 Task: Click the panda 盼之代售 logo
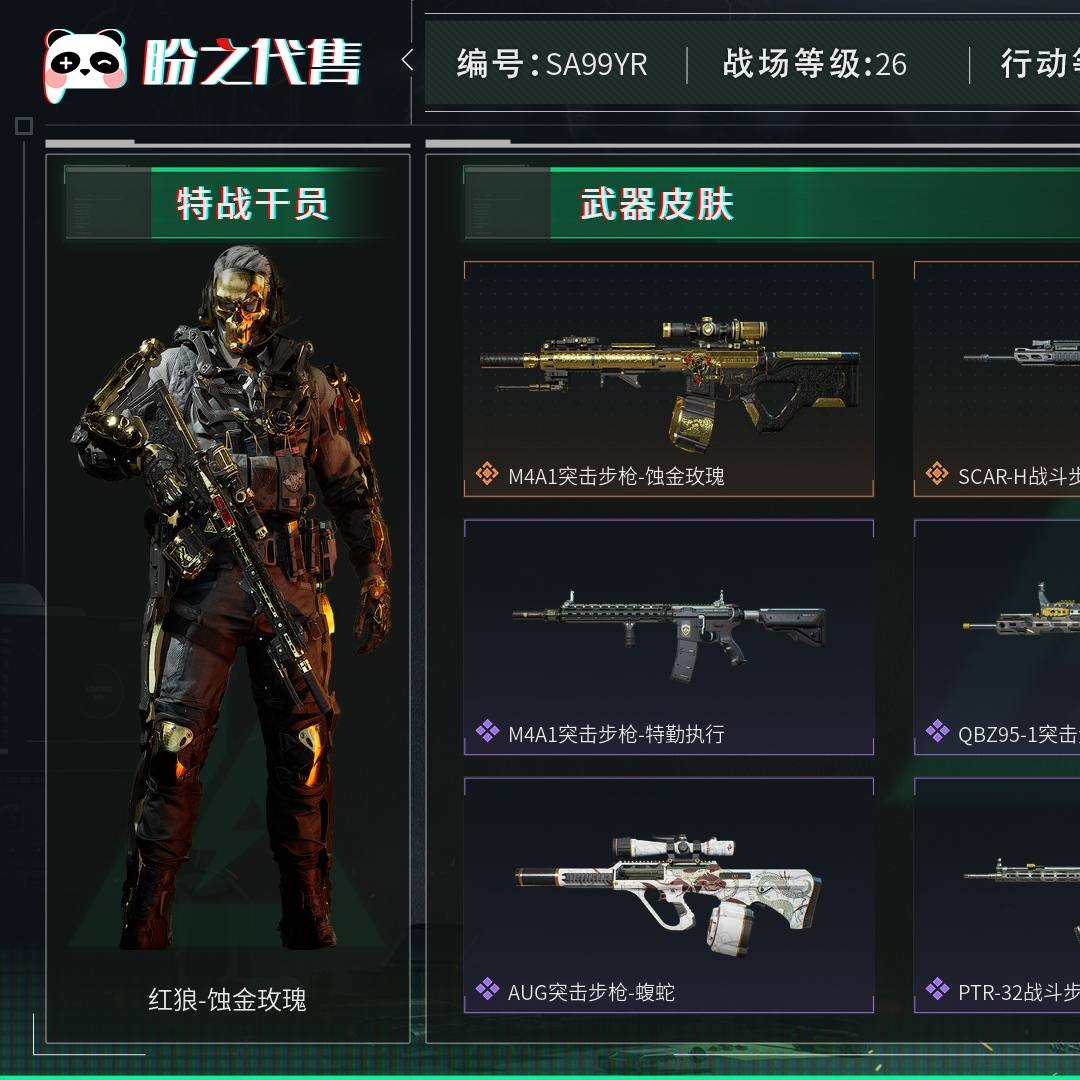click(202, 64)
